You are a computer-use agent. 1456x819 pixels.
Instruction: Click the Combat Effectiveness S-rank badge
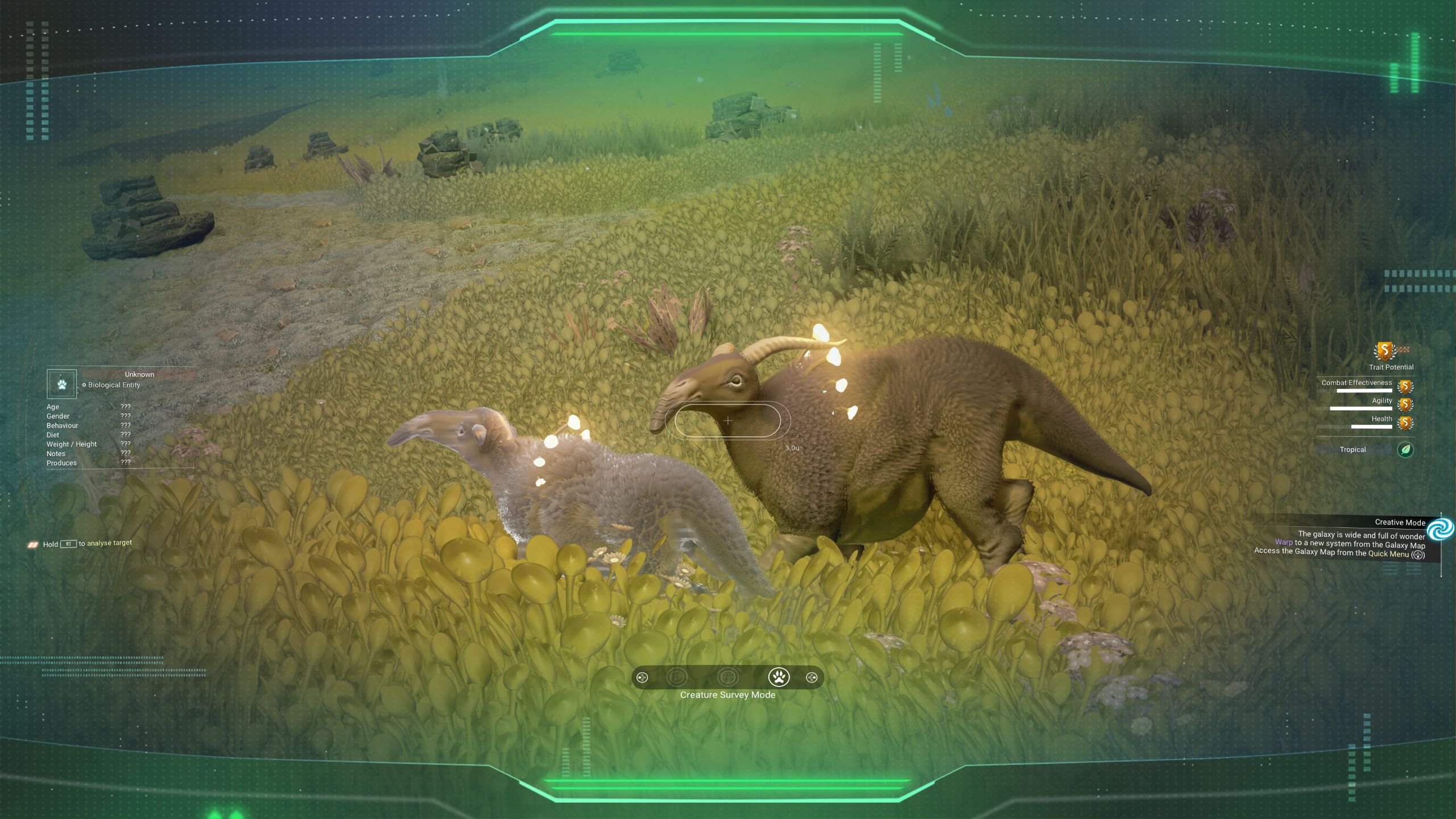click(1406, 387)
